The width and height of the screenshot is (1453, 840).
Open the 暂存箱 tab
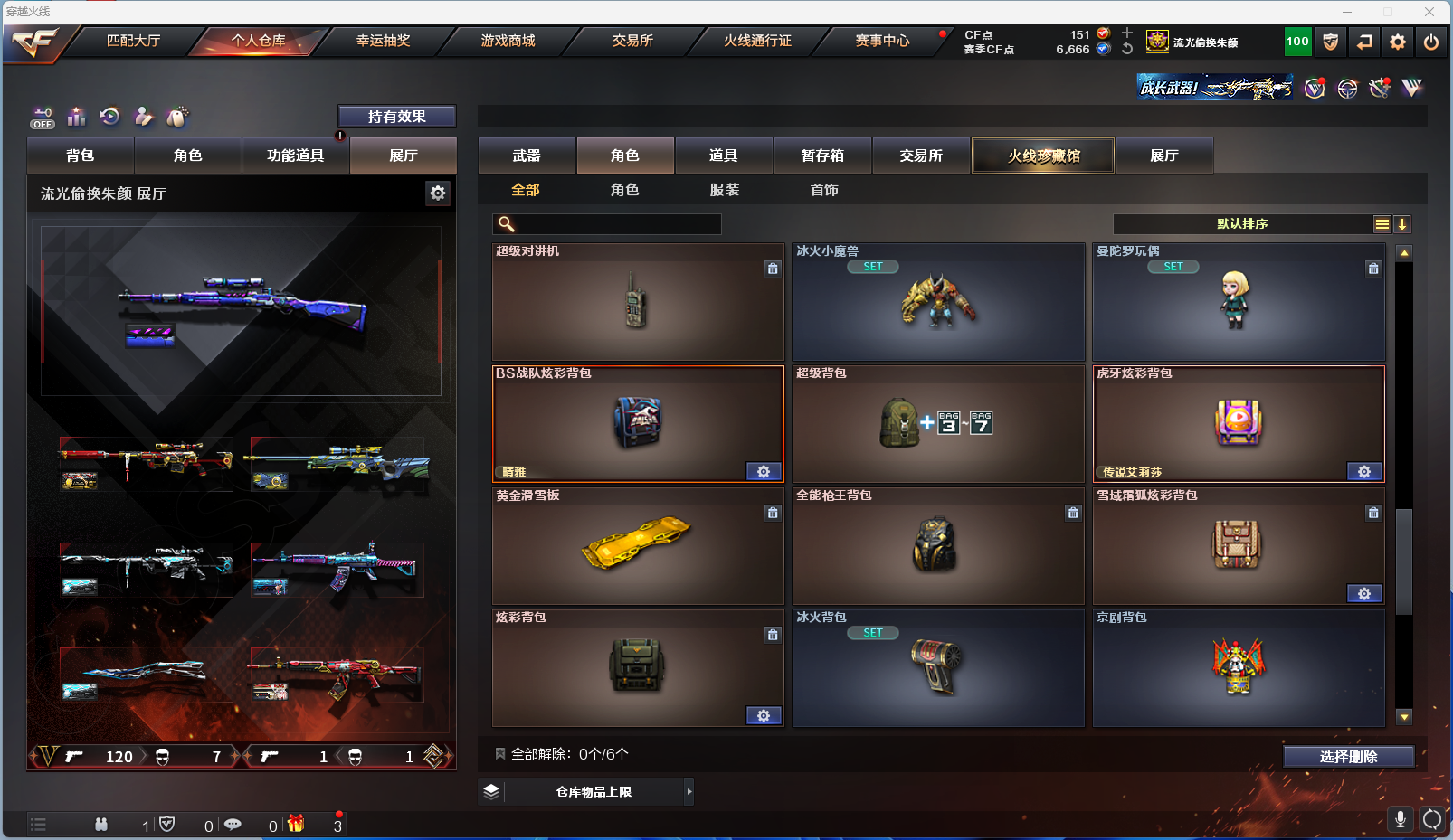coord(822,156)
